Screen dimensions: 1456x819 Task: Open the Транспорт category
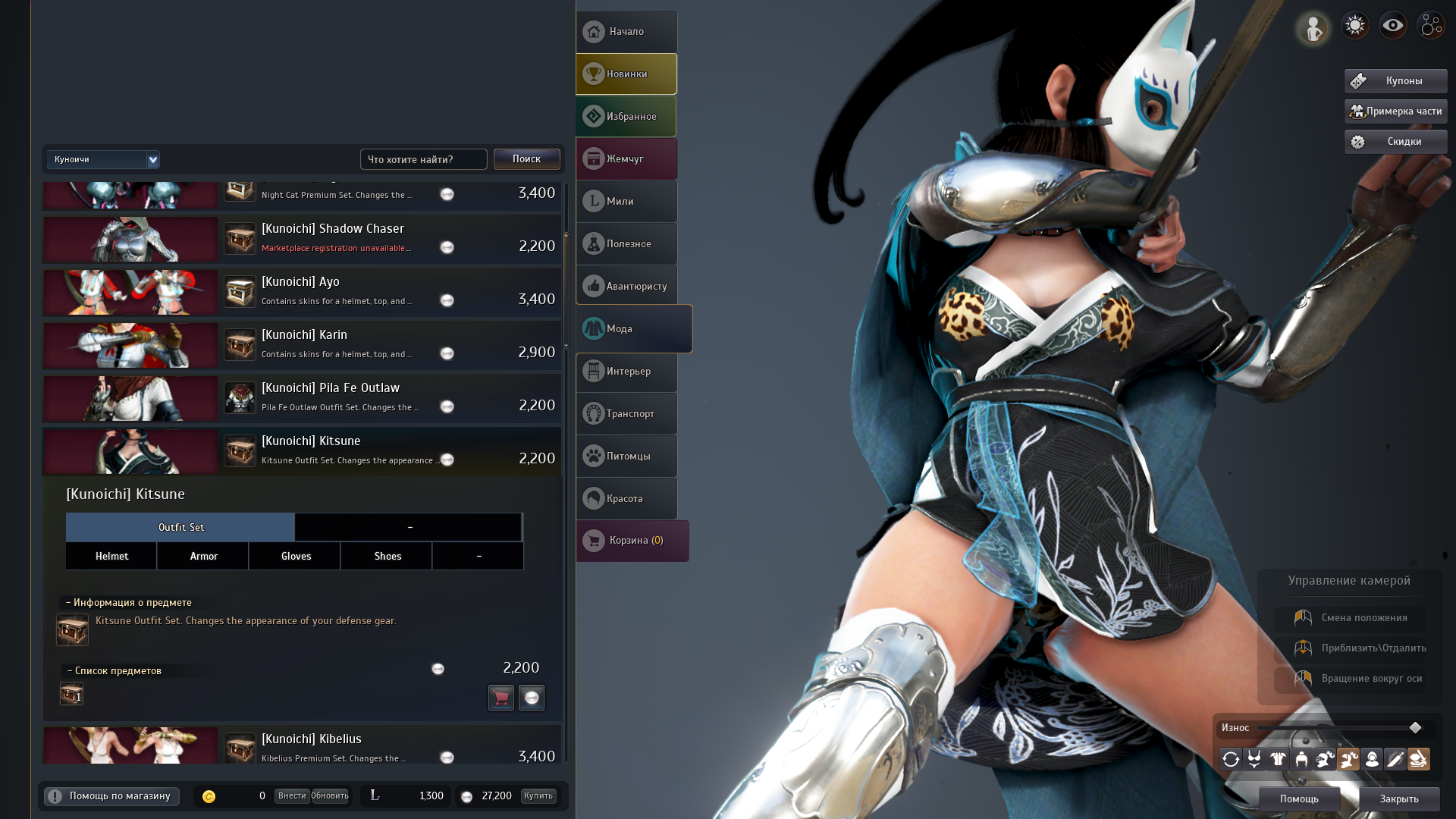[626, 413]
